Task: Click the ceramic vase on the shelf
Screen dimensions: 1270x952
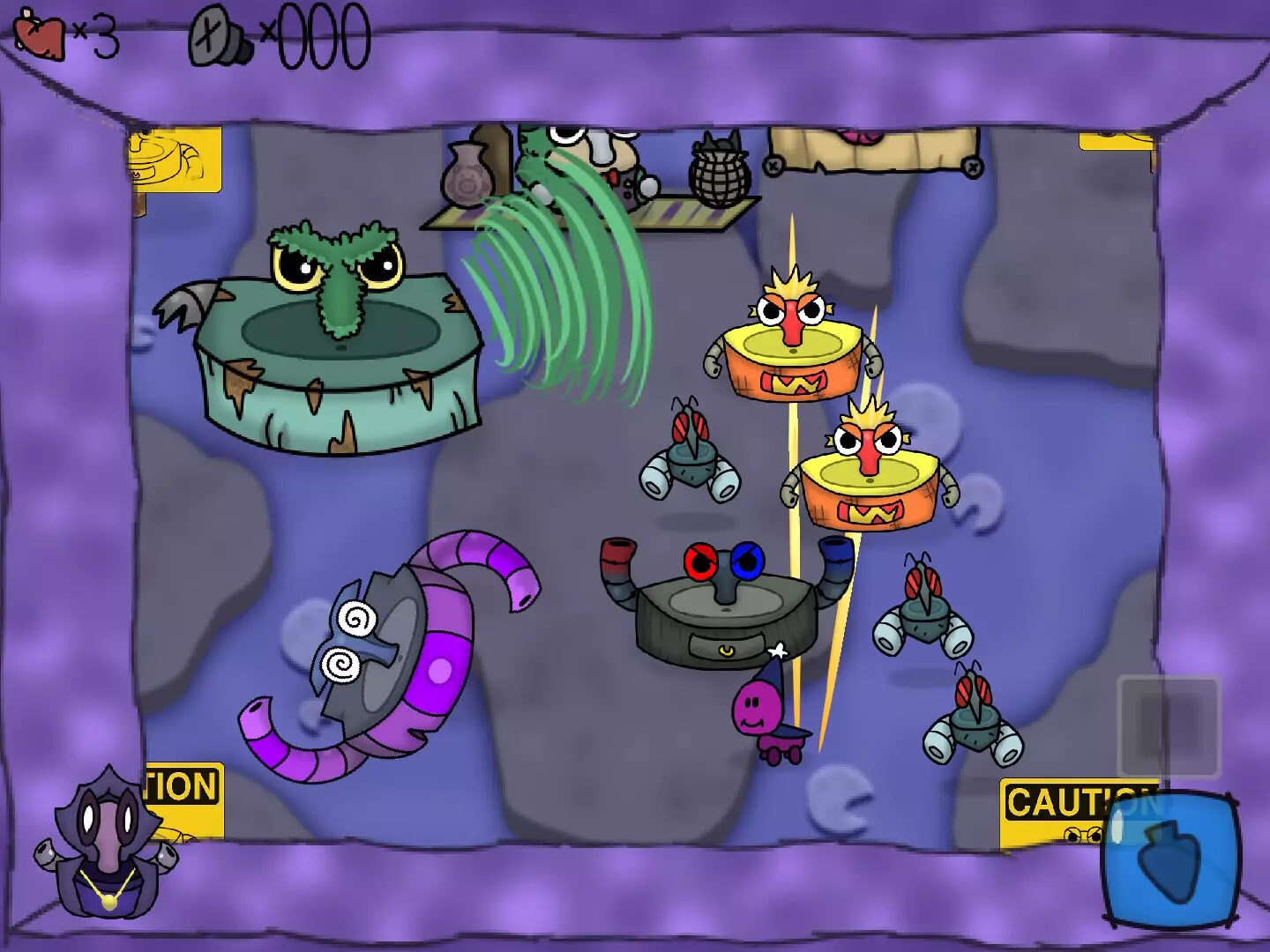Action: [467, 176]
